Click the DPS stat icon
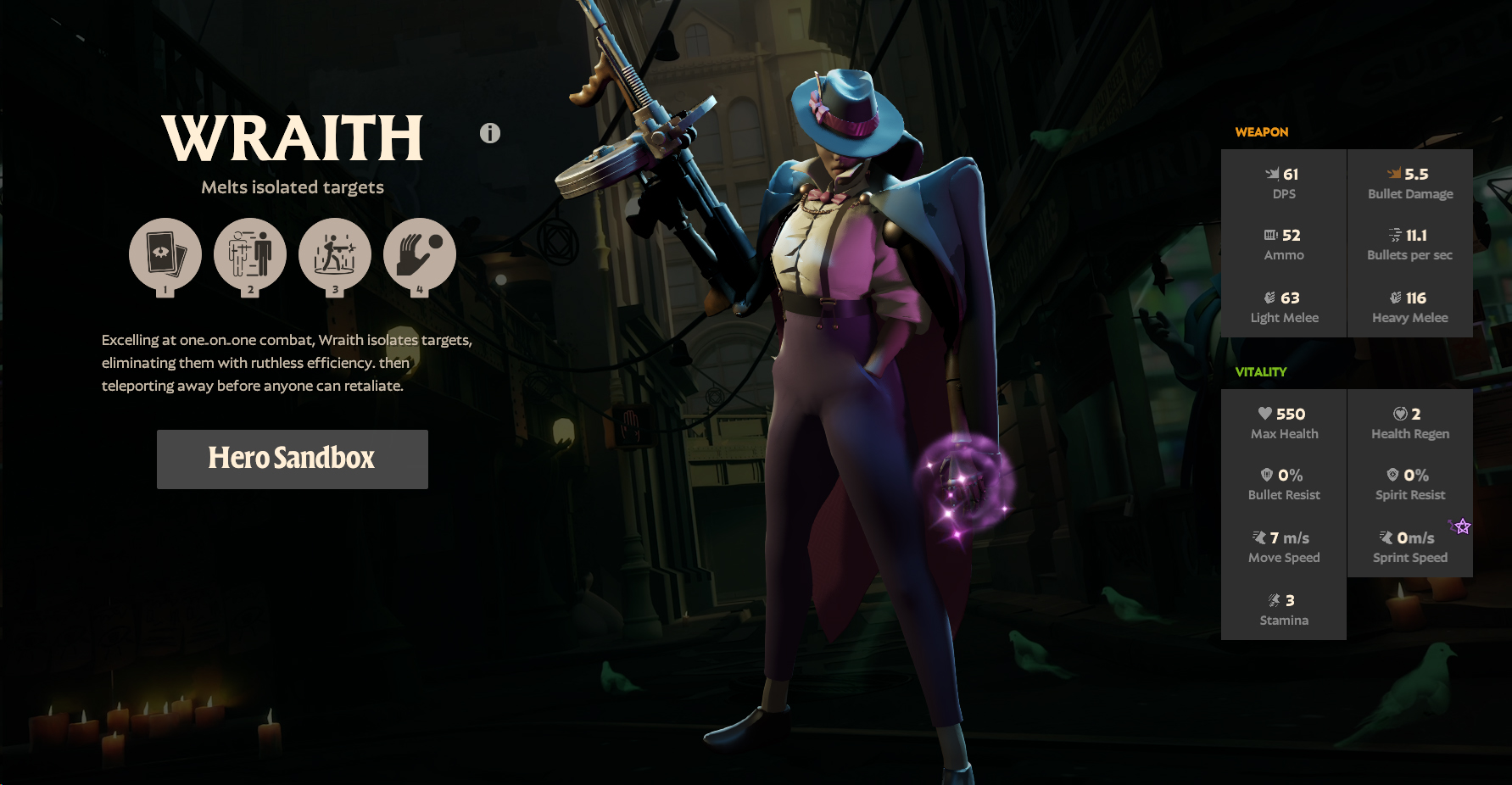The width and height of the screenshot is (1512, 785). [1270, 175]
